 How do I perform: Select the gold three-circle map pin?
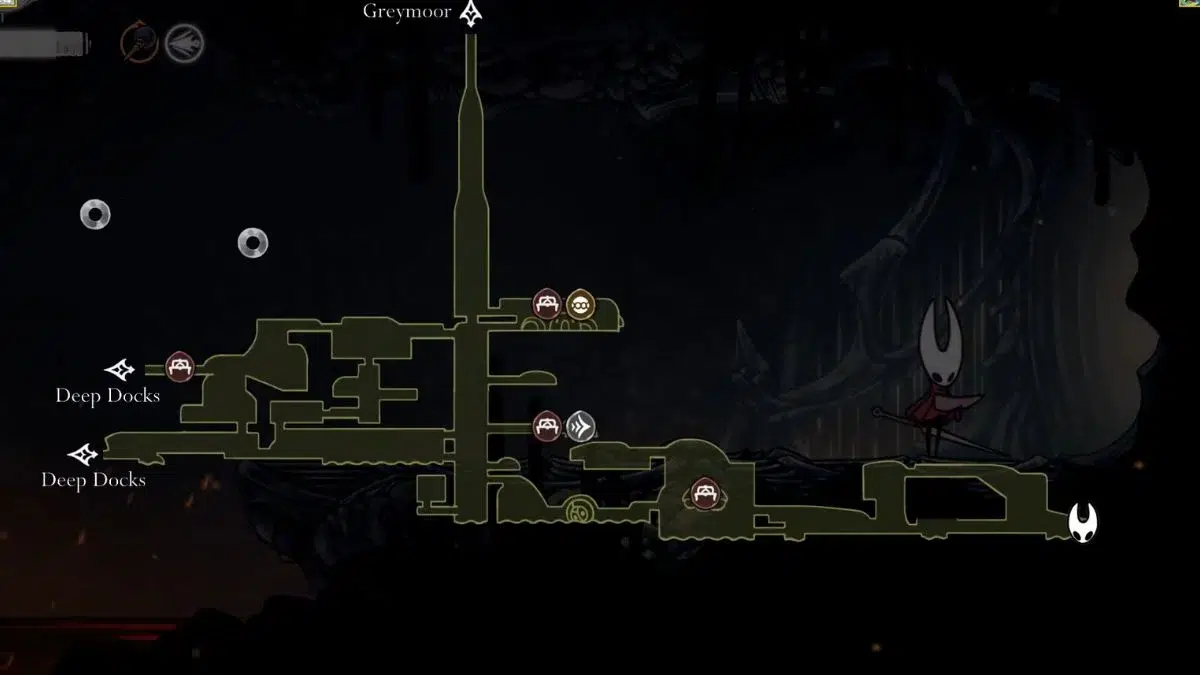[x=580, y=304]
